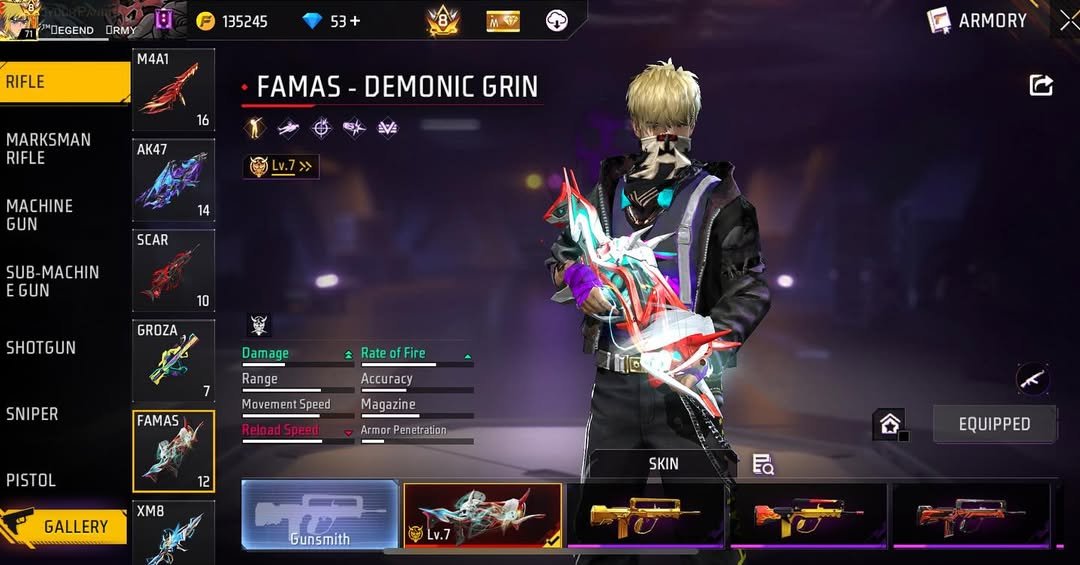
Task: Select the SCAR weapon tile
Action: (x=173, y=270)
